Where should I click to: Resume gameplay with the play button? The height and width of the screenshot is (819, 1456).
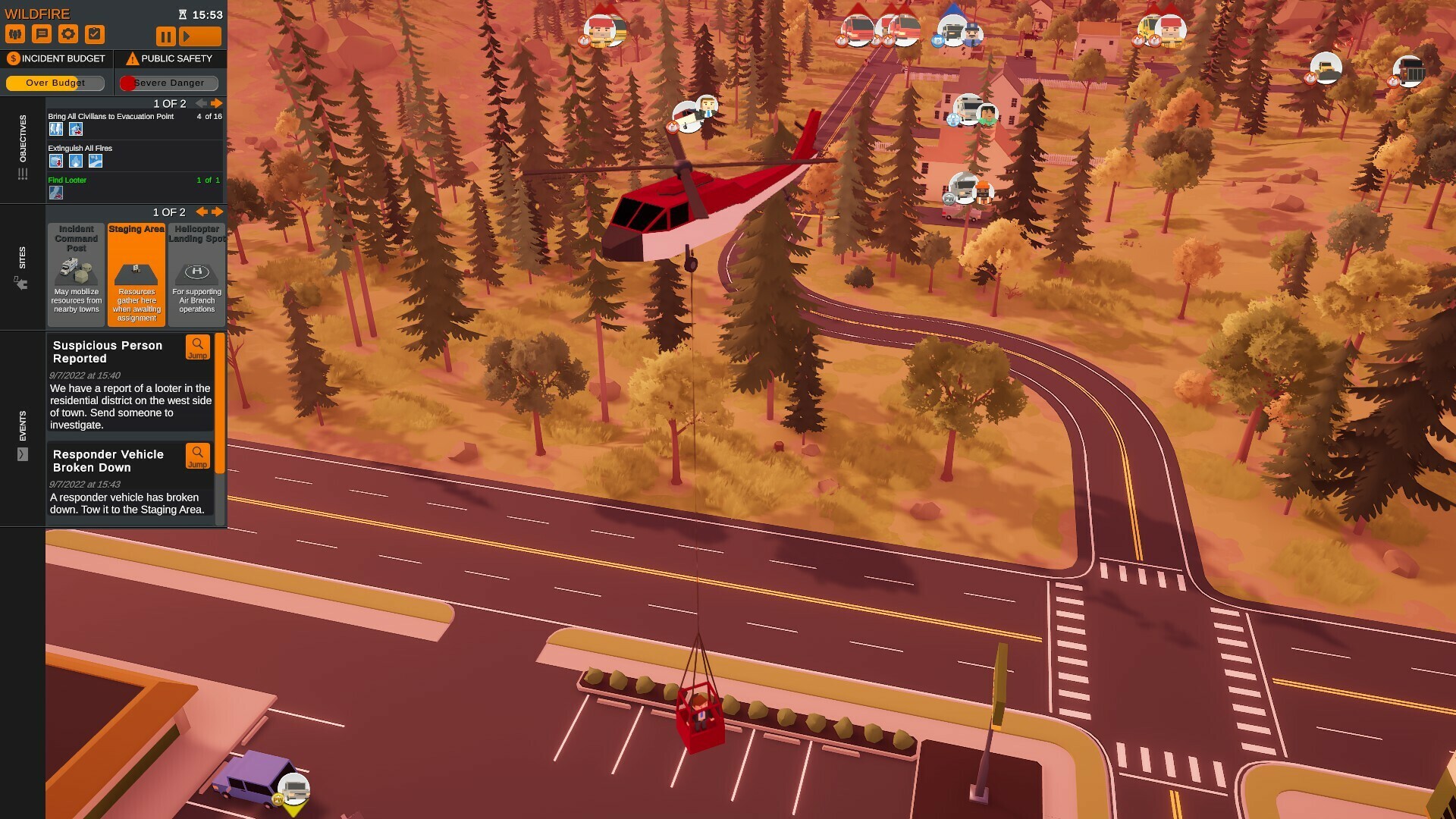click(x=199, y=35)
